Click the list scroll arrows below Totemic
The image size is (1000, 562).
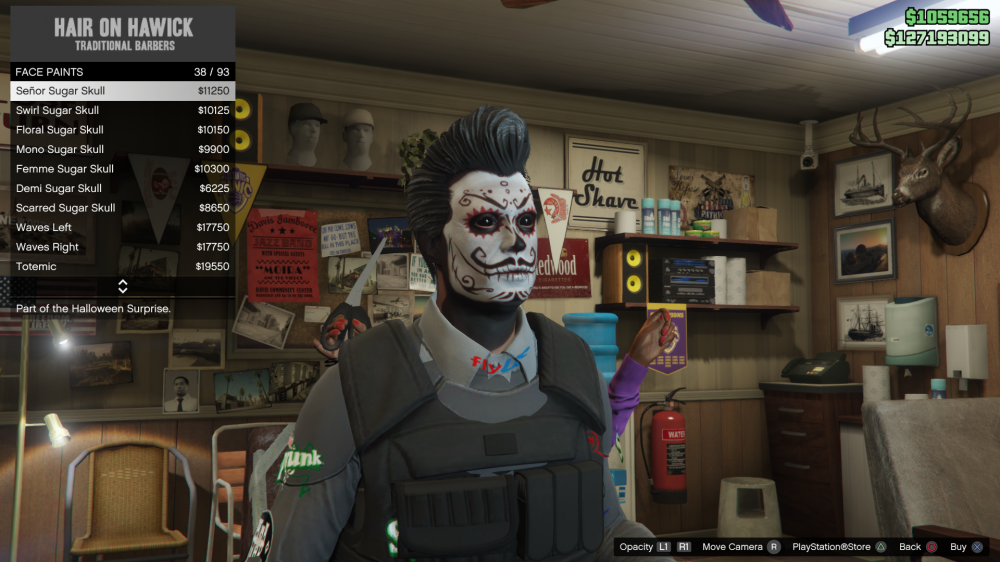tap(122, 287)
